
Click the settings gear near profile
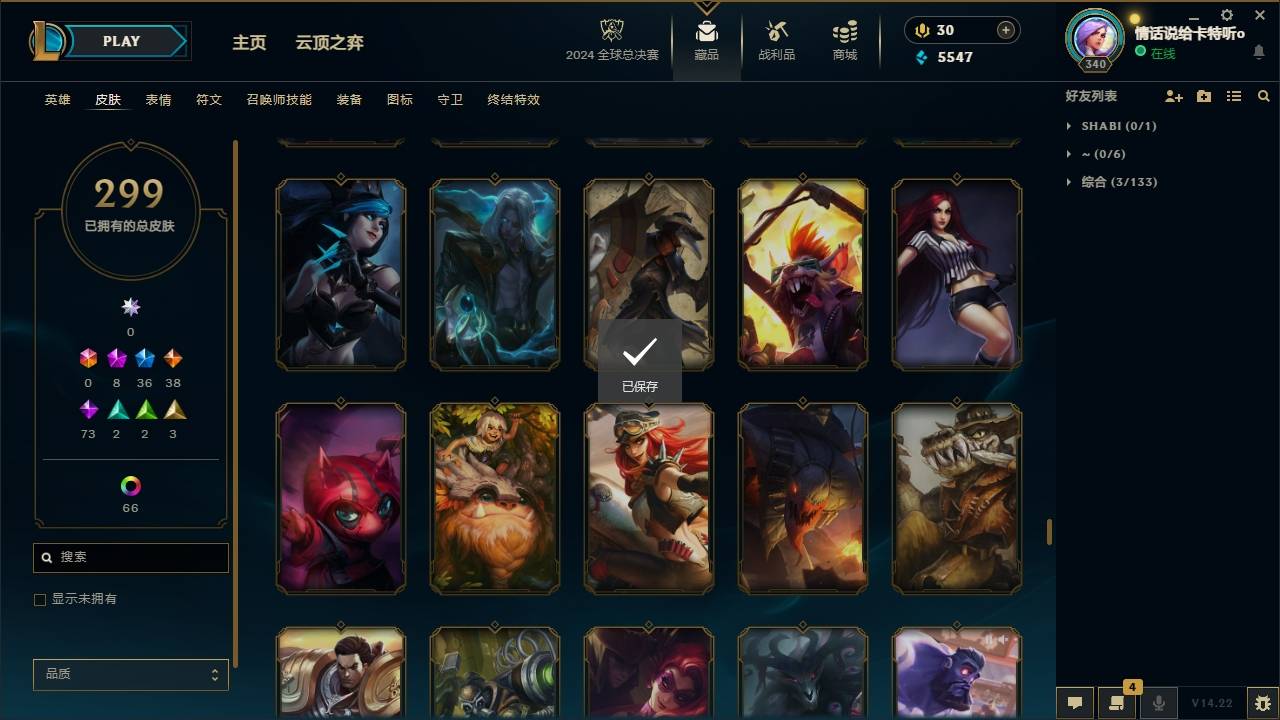(1226, 15)
